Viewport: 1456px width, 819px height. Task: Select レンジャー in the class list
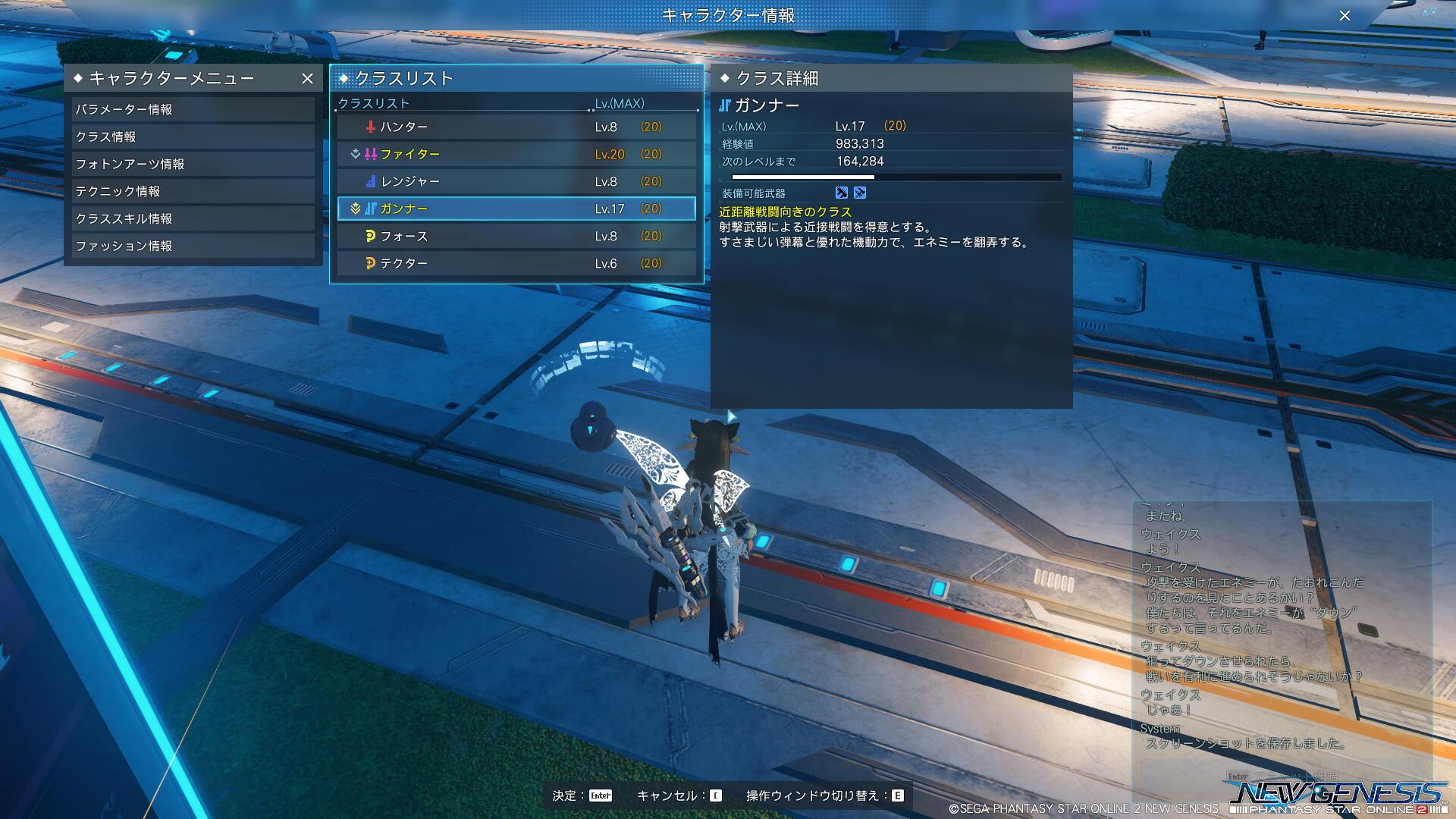516,181
